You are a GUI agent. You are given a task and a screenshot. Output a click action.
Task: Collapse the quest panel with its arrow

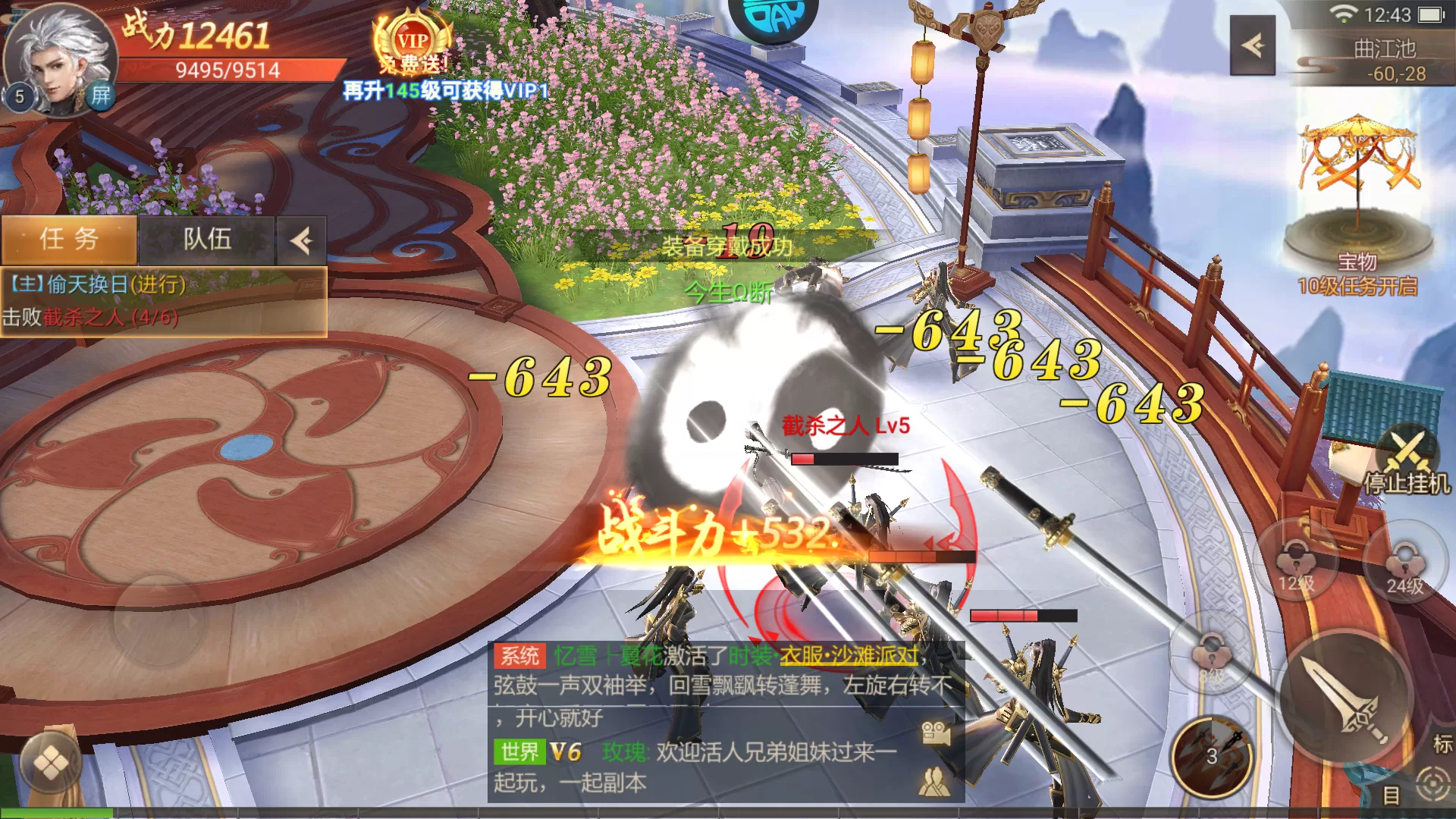301,241
